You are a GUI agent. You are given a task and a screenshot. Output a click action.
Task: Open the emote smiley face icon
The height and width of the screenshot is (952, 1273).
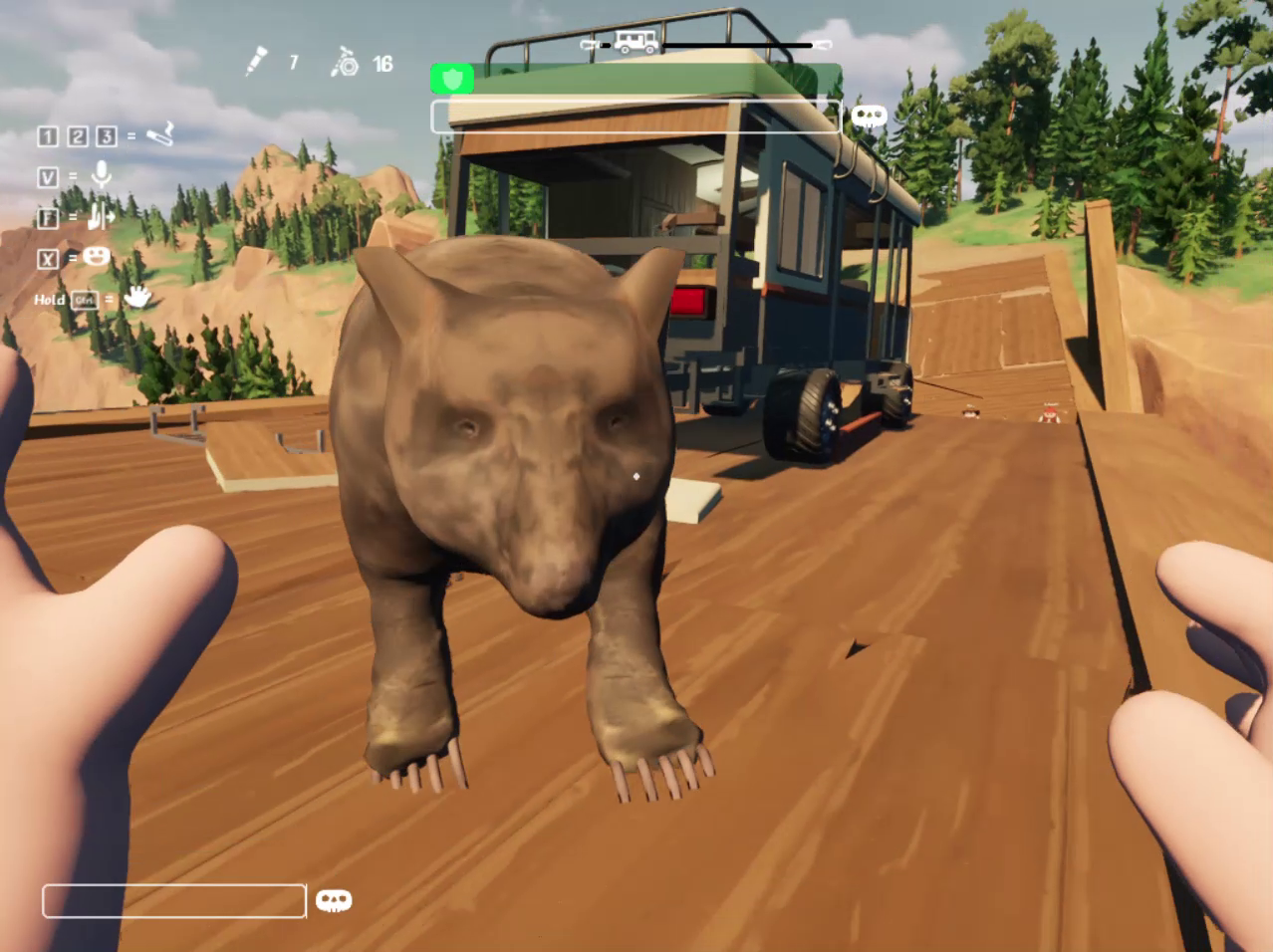[x=97, y=257]
